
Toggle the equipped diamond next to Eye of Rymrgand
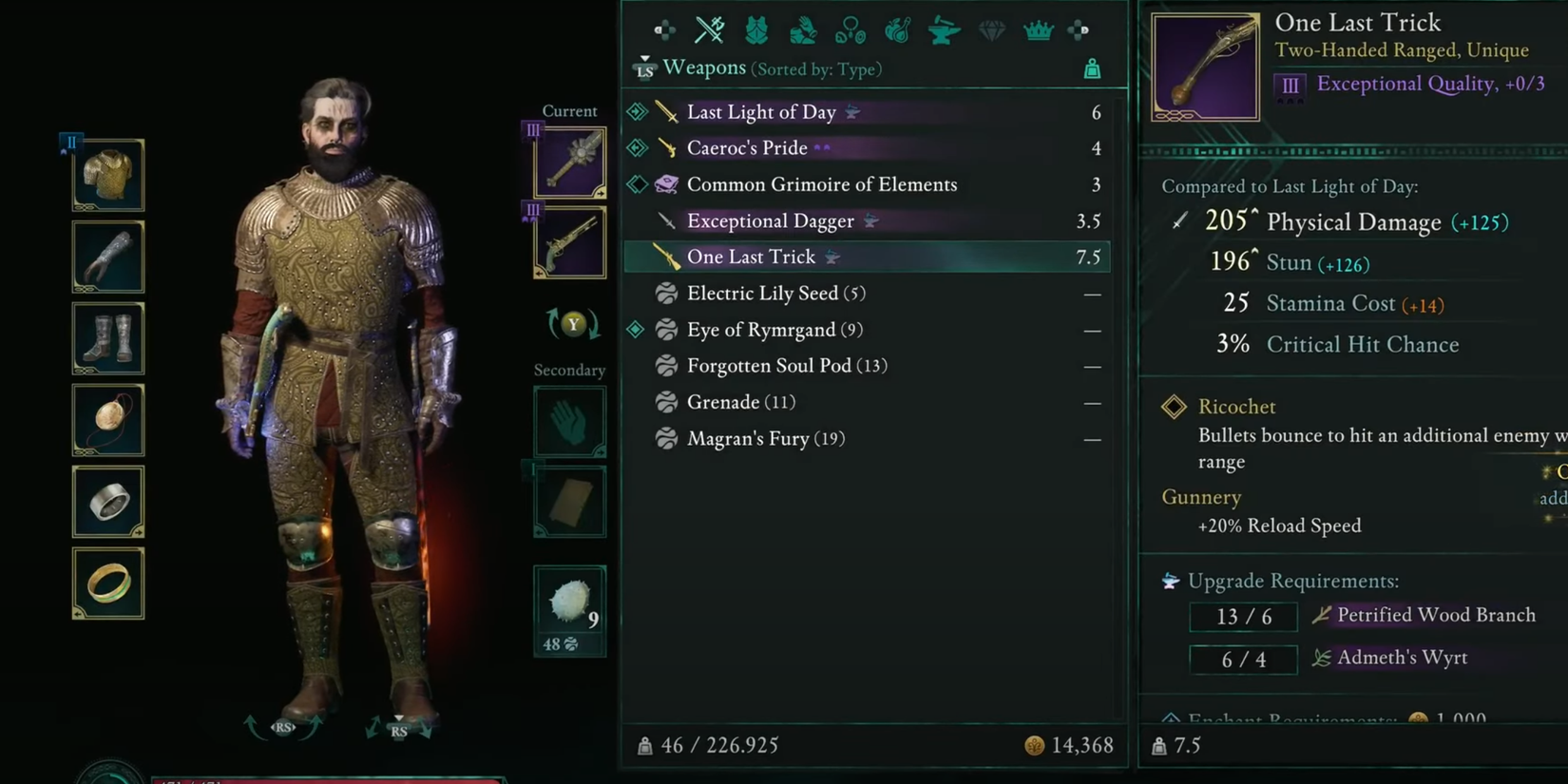coord(637,329)
